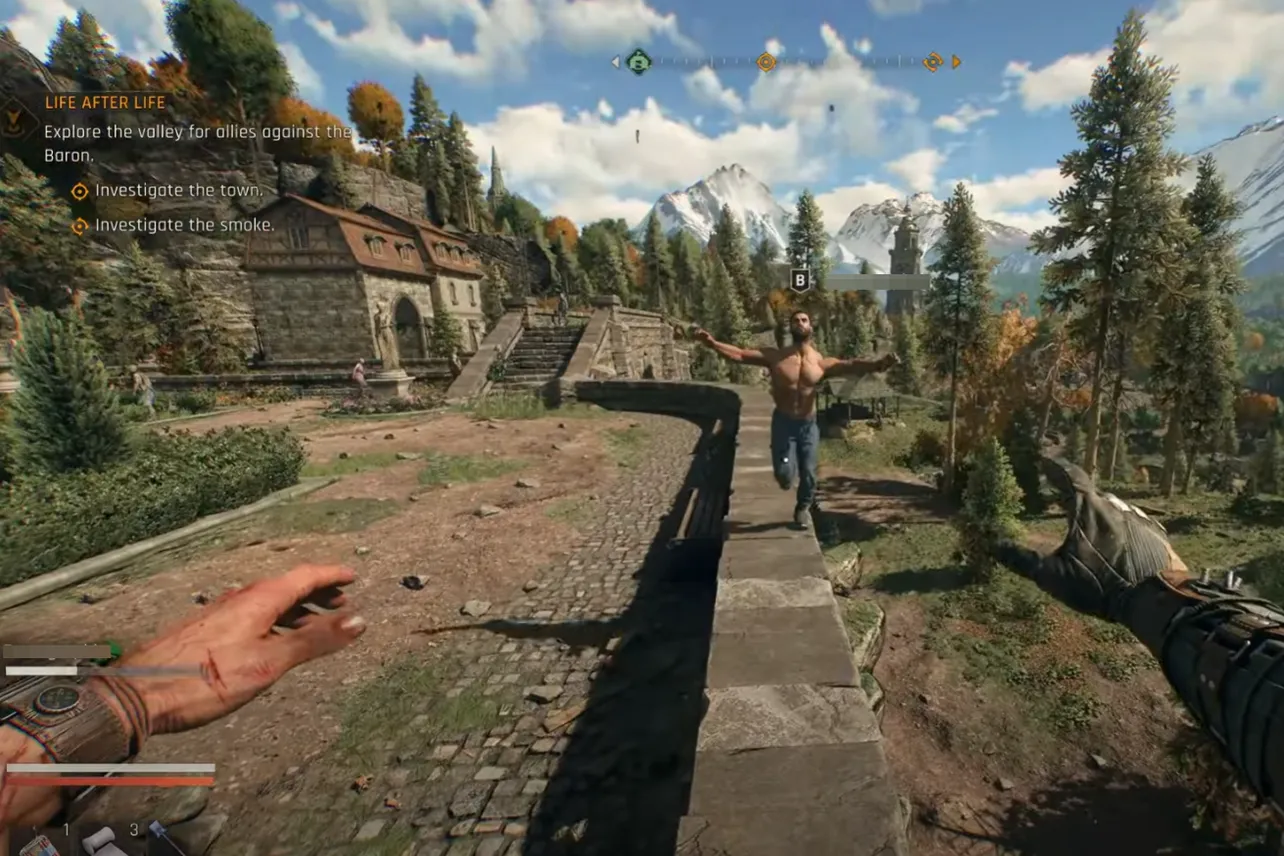1284x856 pixels.
Task: Click the left arrow on the compass bar
Action: (615, 61)
